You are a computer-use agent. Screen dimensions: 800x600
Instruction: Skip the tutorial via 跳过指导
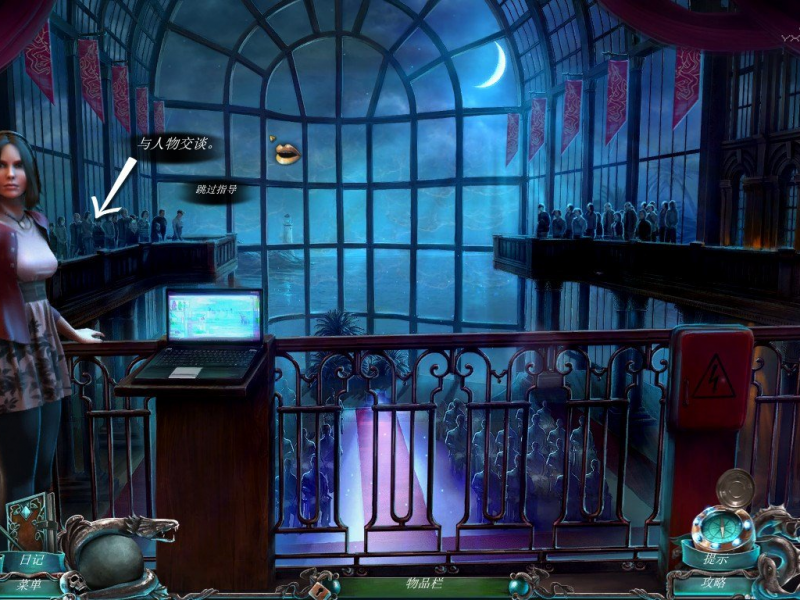click(x=216, y=189)
